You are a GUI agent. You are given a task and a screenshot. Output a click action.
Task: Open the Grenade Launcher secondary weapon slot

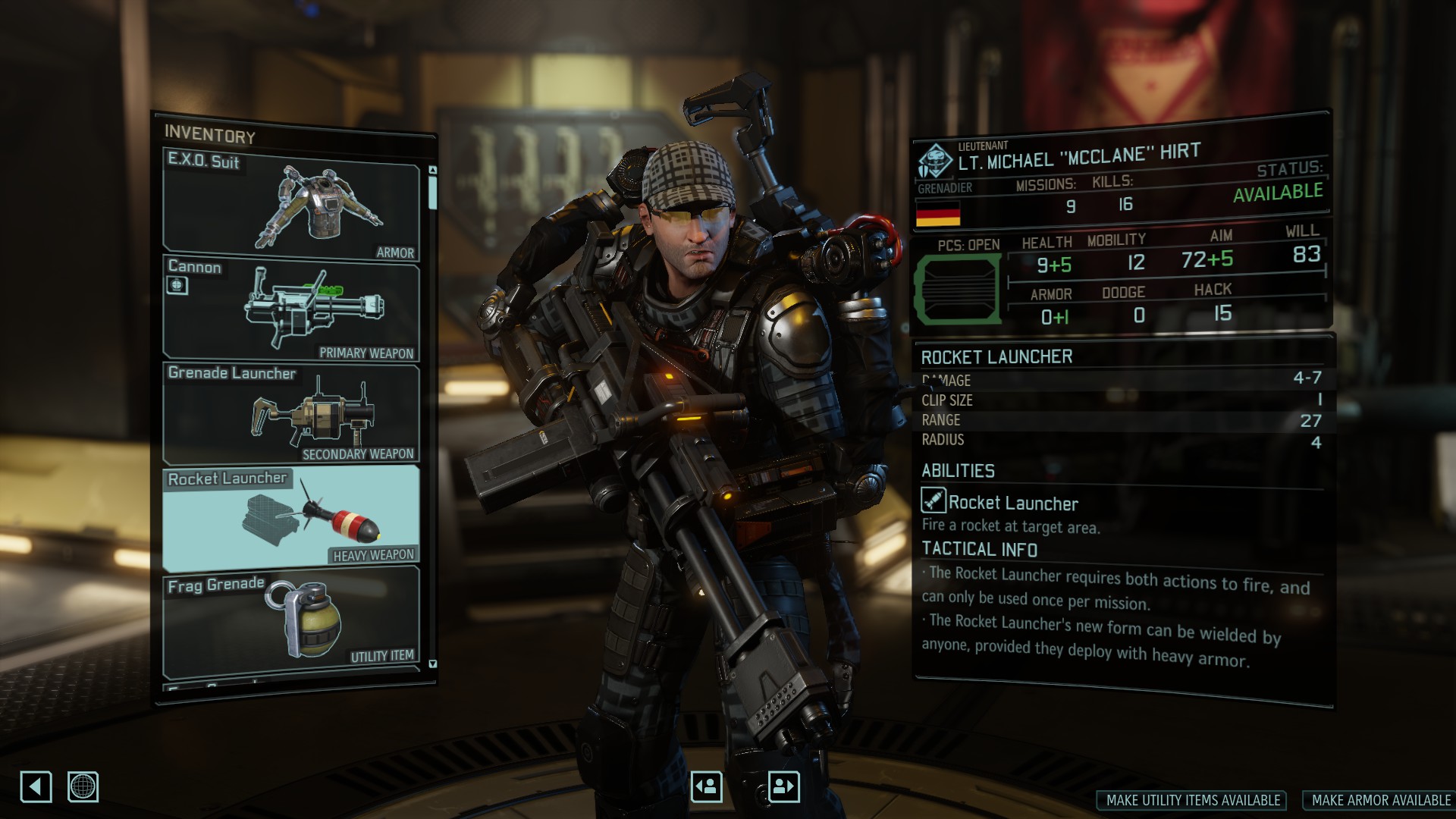tap(291, 414)
